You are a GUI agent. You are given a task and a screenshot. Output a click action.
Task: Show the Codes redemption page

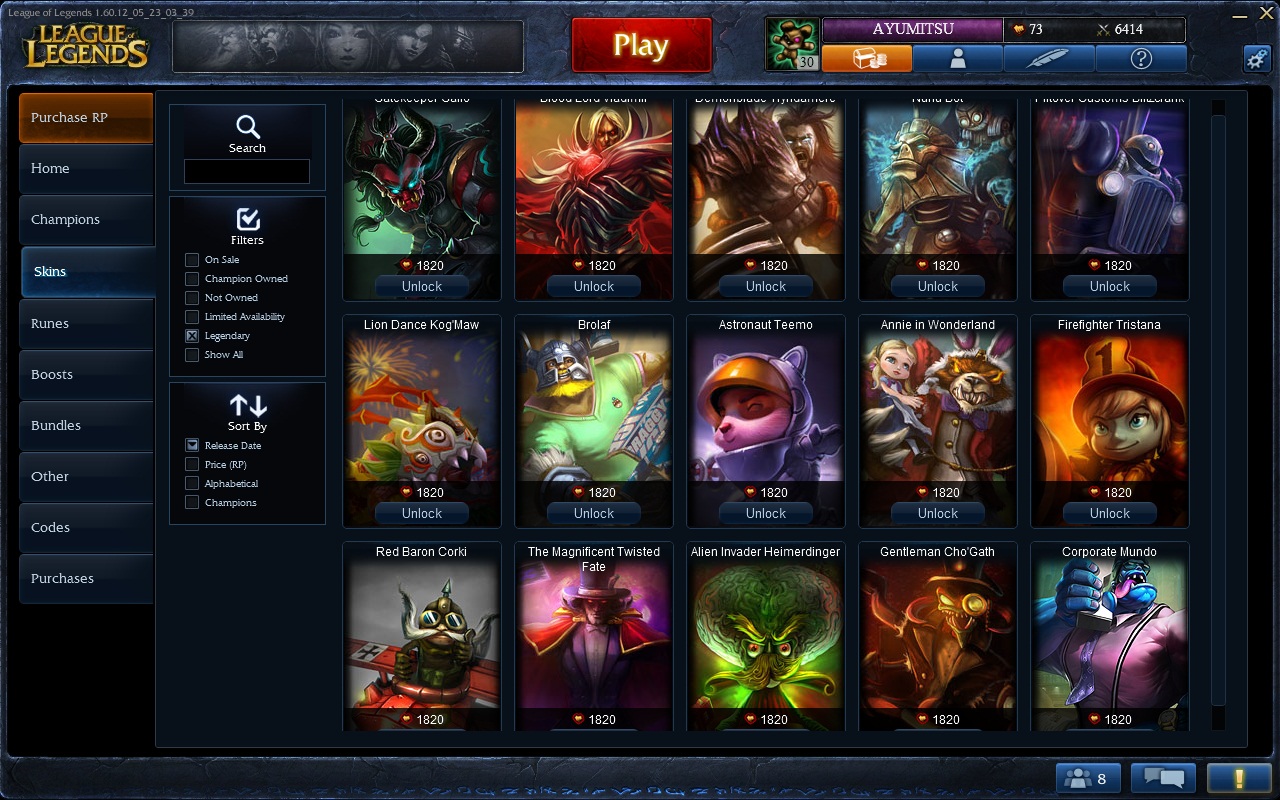pyautogui.click(x=86, y=528)
